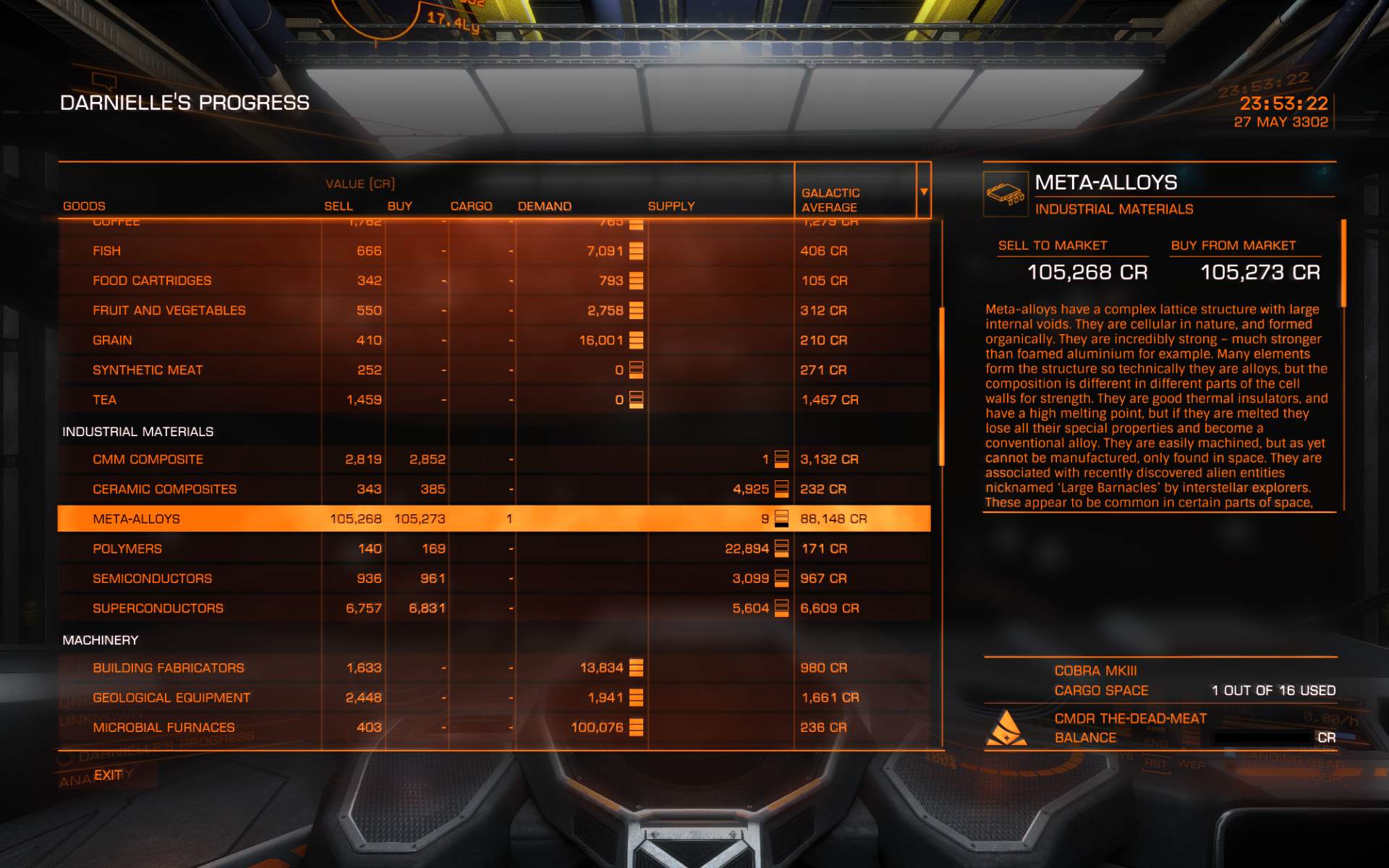Select CMM Composite in Industrial Materials
Viewport: 1389px width, 868px height.
[148, 459]
